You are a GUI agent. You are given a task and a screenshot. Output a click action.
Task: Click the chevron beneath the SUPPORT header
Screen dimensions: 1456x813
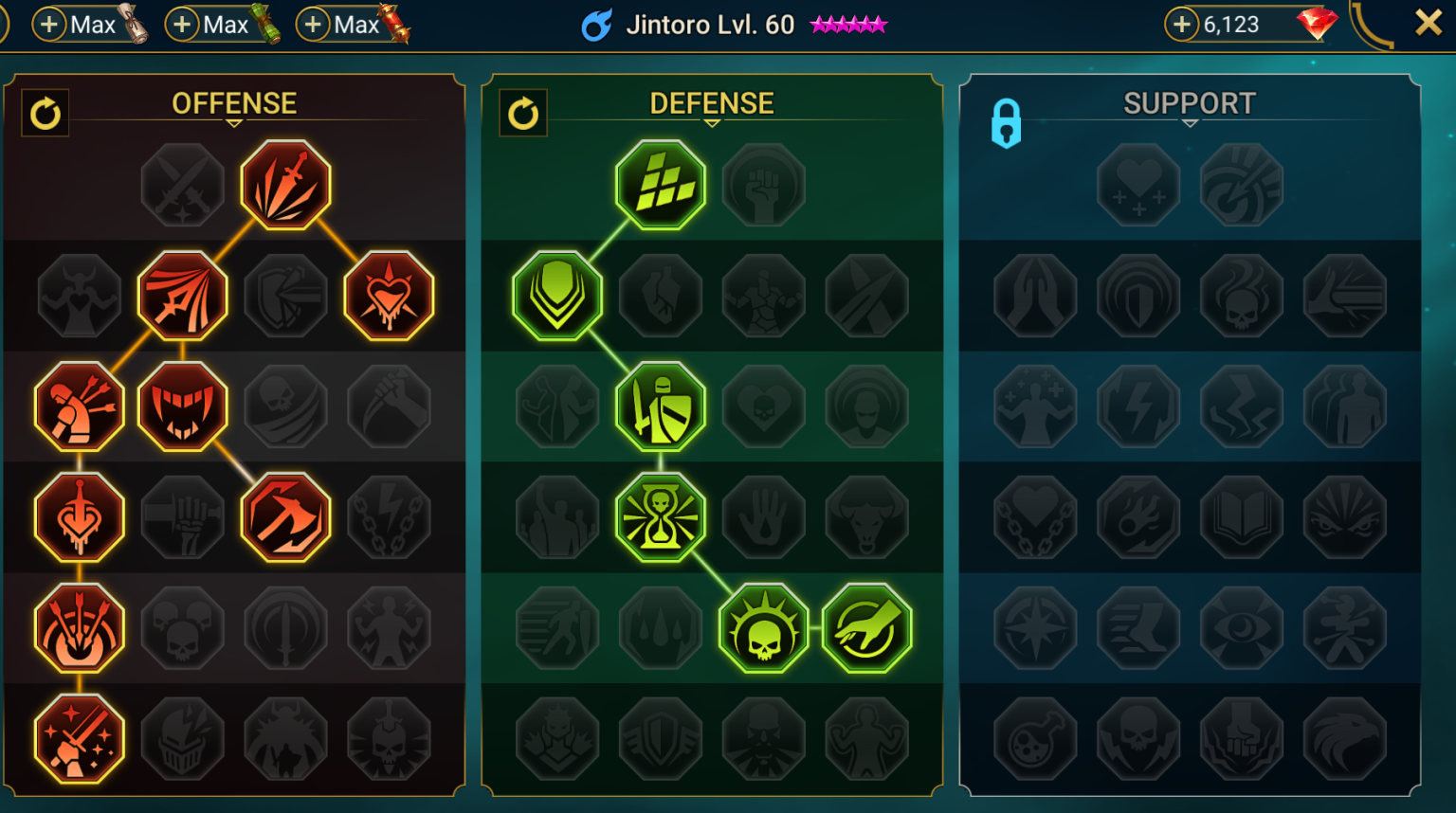click(1189, 124)
